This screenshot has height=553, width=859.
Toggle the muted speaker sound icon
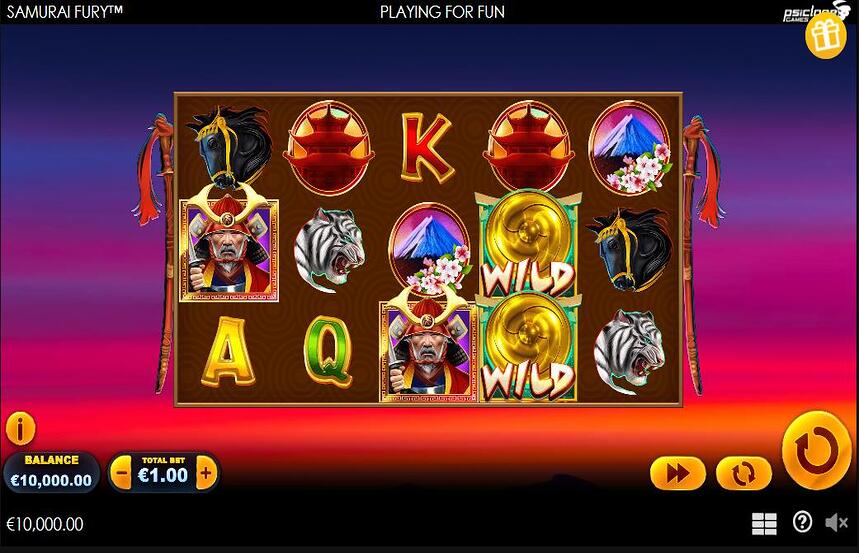pos(836,522)
